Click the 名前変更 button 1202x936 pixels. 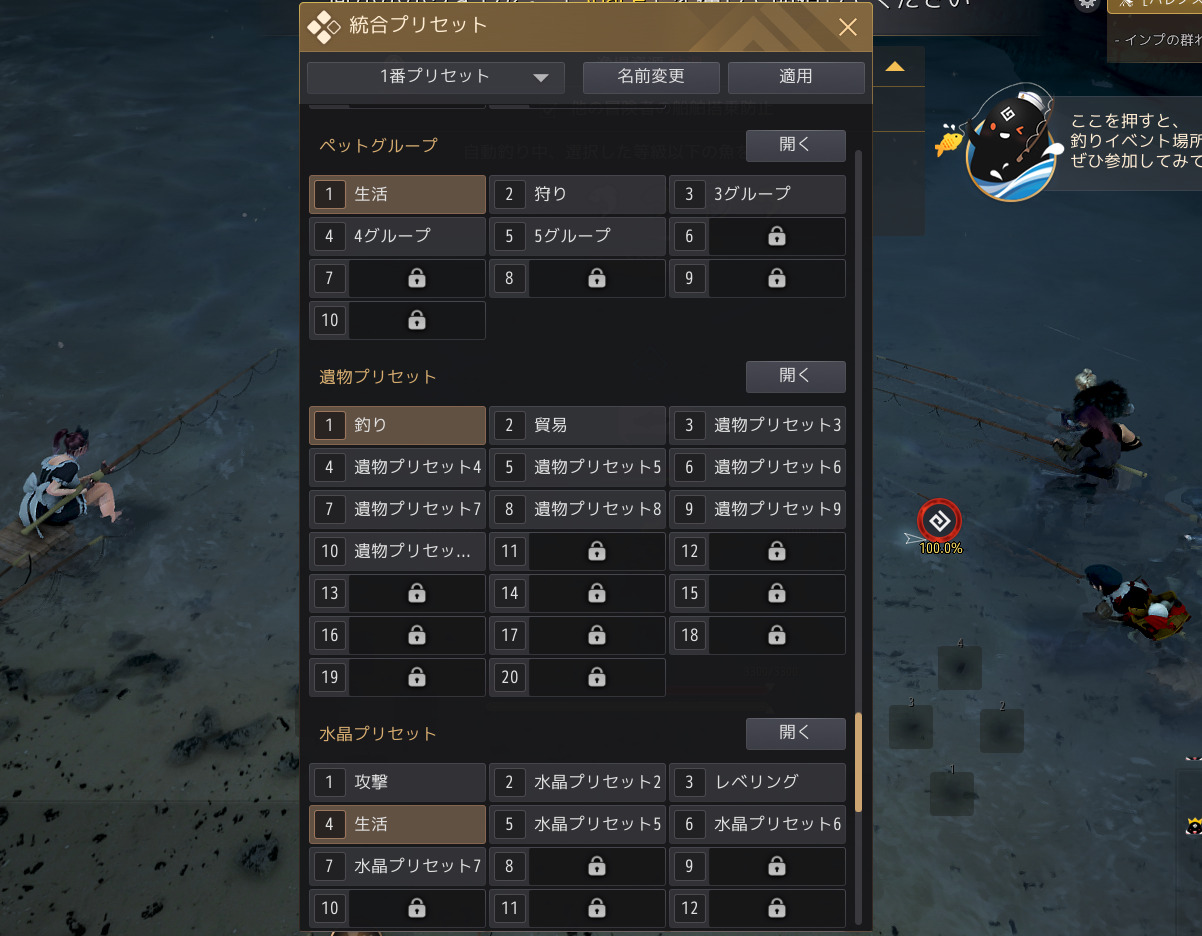pyautogui.click(x=651, y=77)
